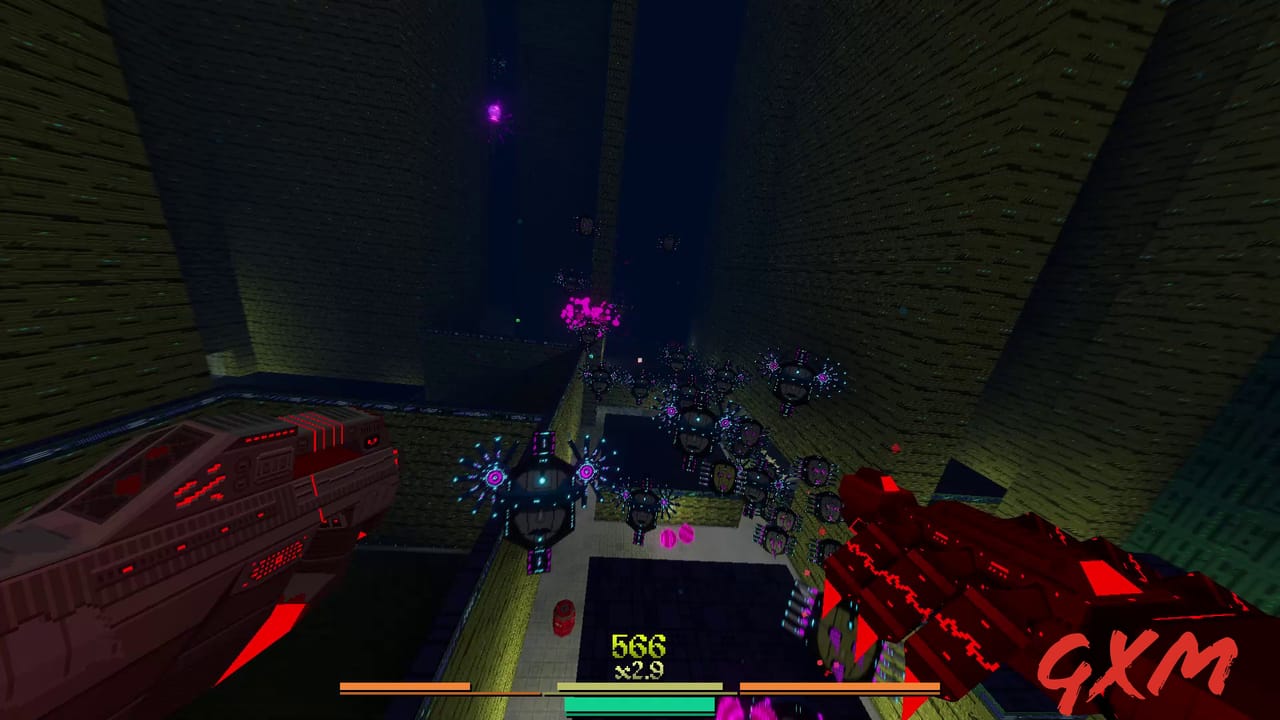Click the pink energy spheres above the platform
The height and width of the screenshot is (720, 1280).
coord(677,536)
